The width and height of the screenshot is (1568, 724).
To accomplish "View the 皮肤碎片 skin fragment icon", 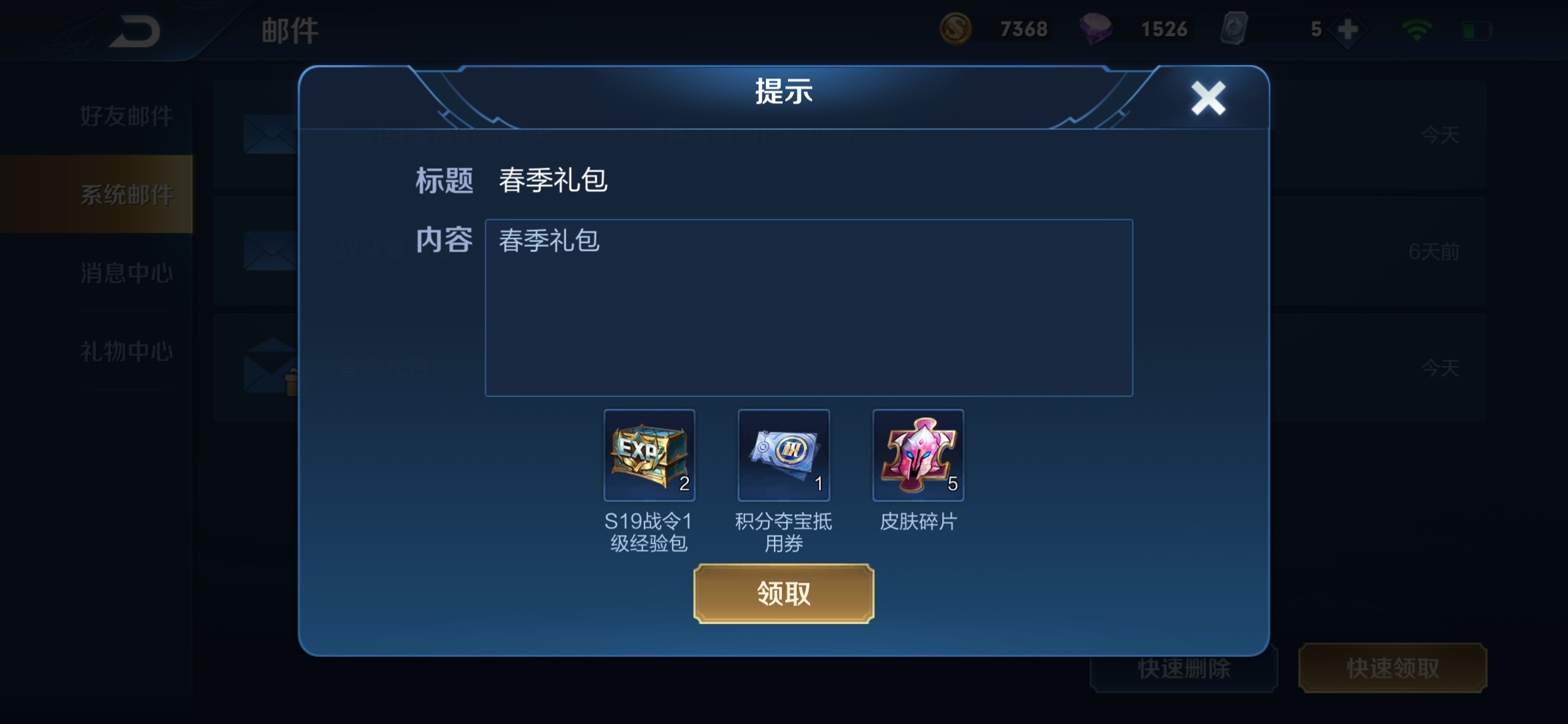I will [917, 456].
